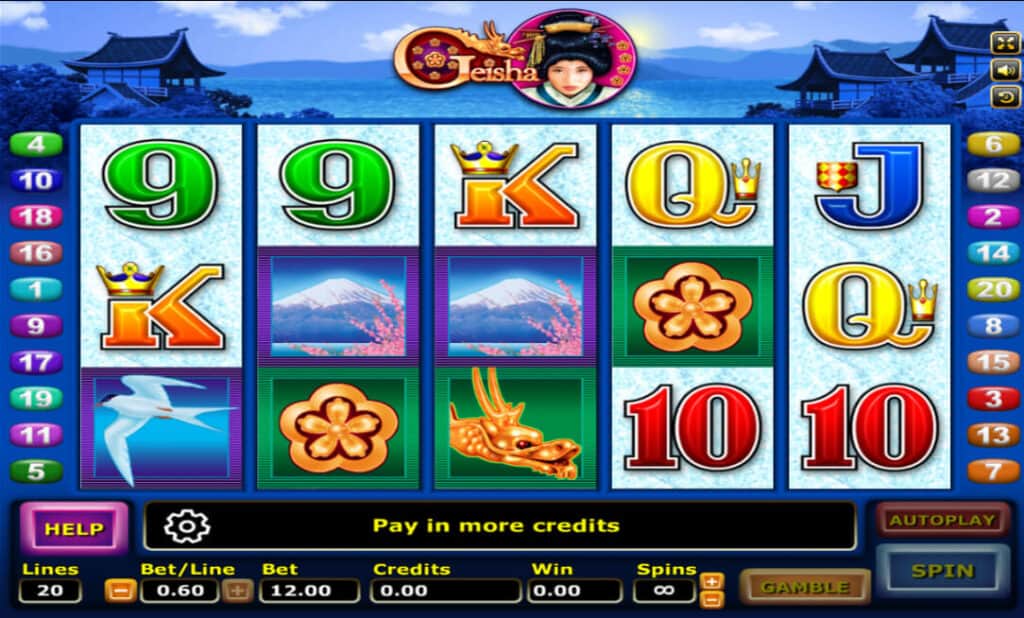Select payline marker number 6
This screenshot has height=618, width=1024.
992,144
